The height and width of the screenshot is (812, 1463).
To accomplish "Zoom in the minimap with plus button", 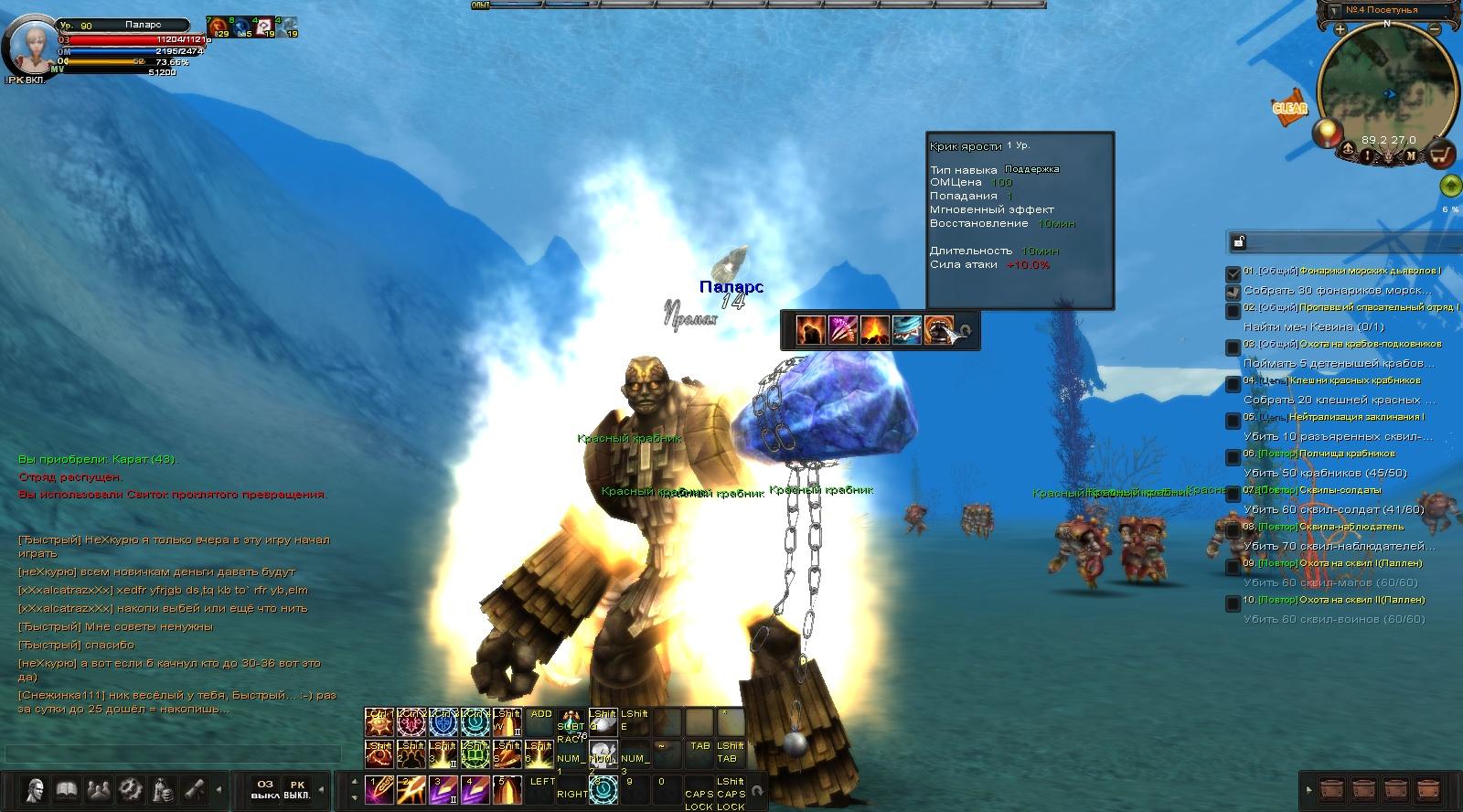I will click(x=1340, y=30).
